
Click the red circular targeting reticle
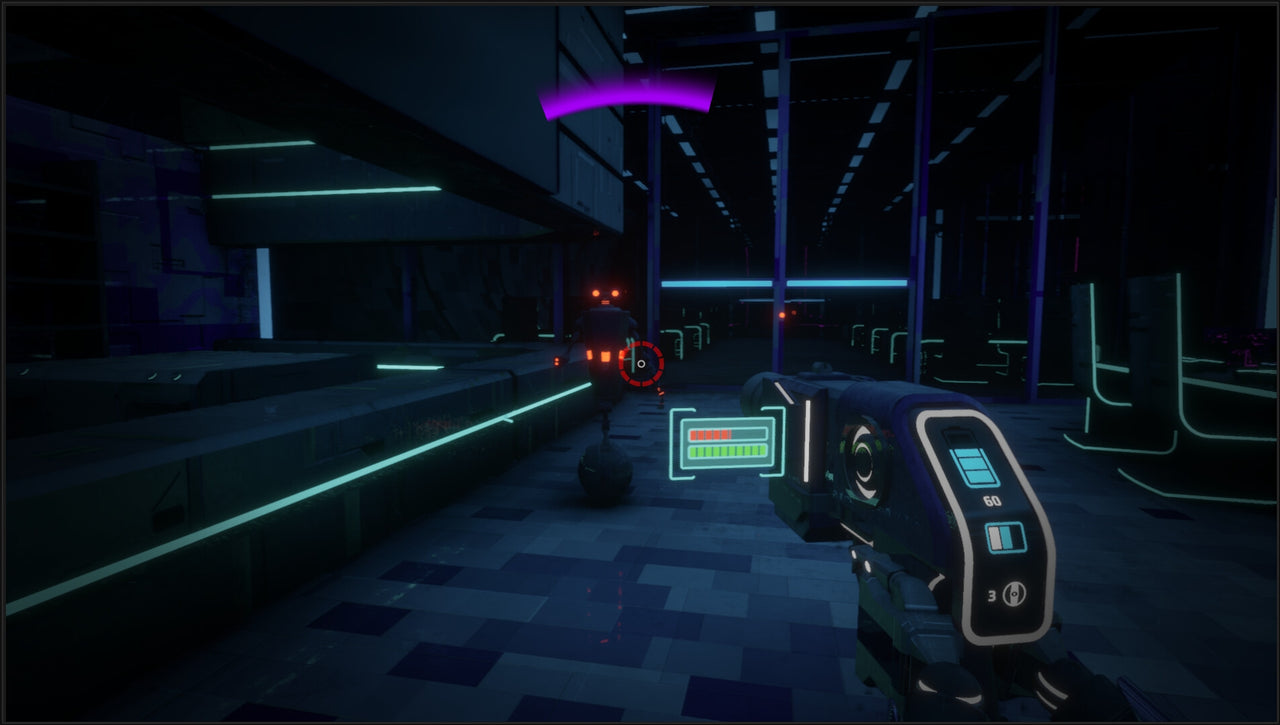644,365
